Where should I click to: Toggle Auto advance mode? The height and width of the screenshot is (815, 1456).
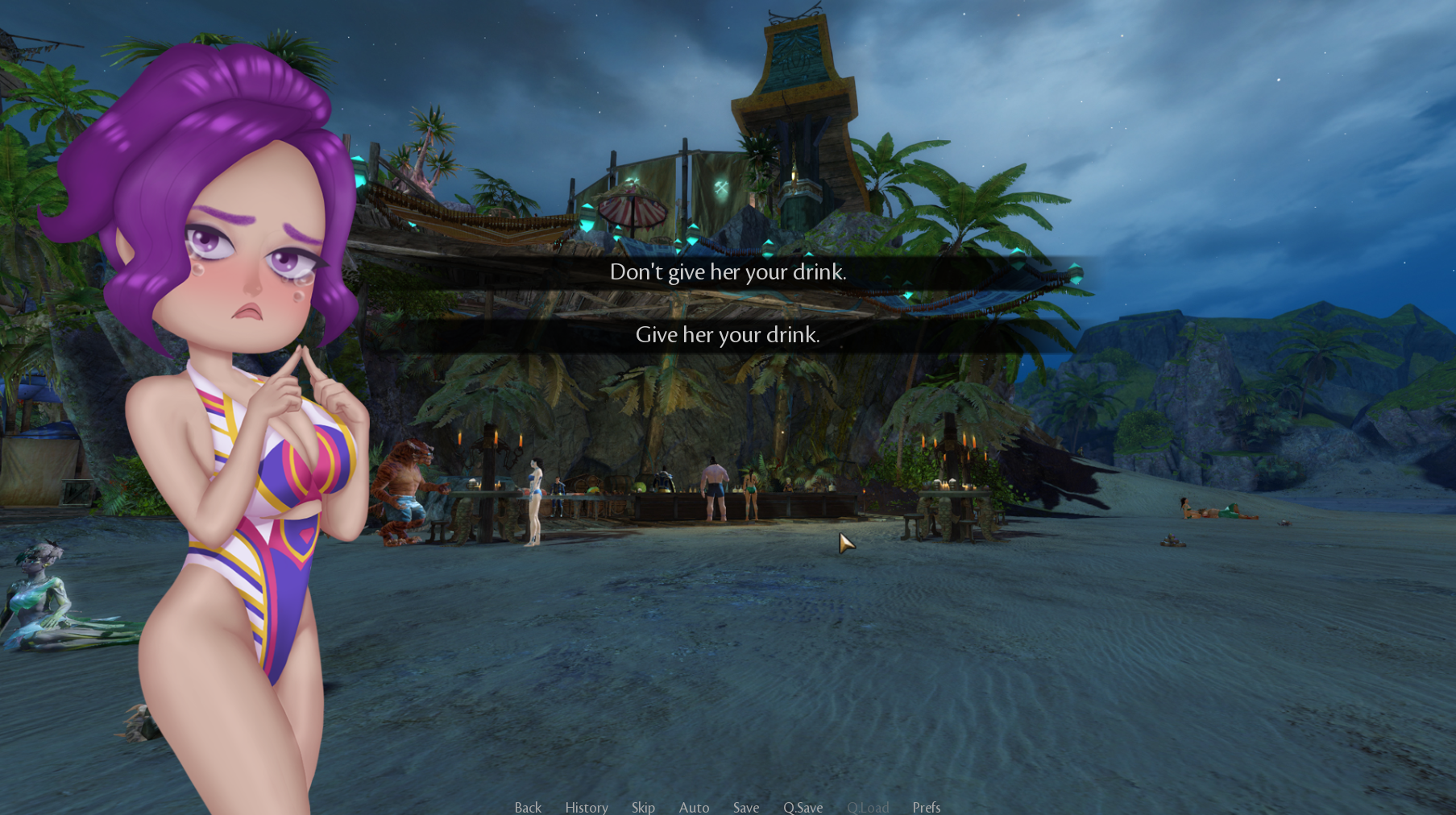(x=694, y=807)
